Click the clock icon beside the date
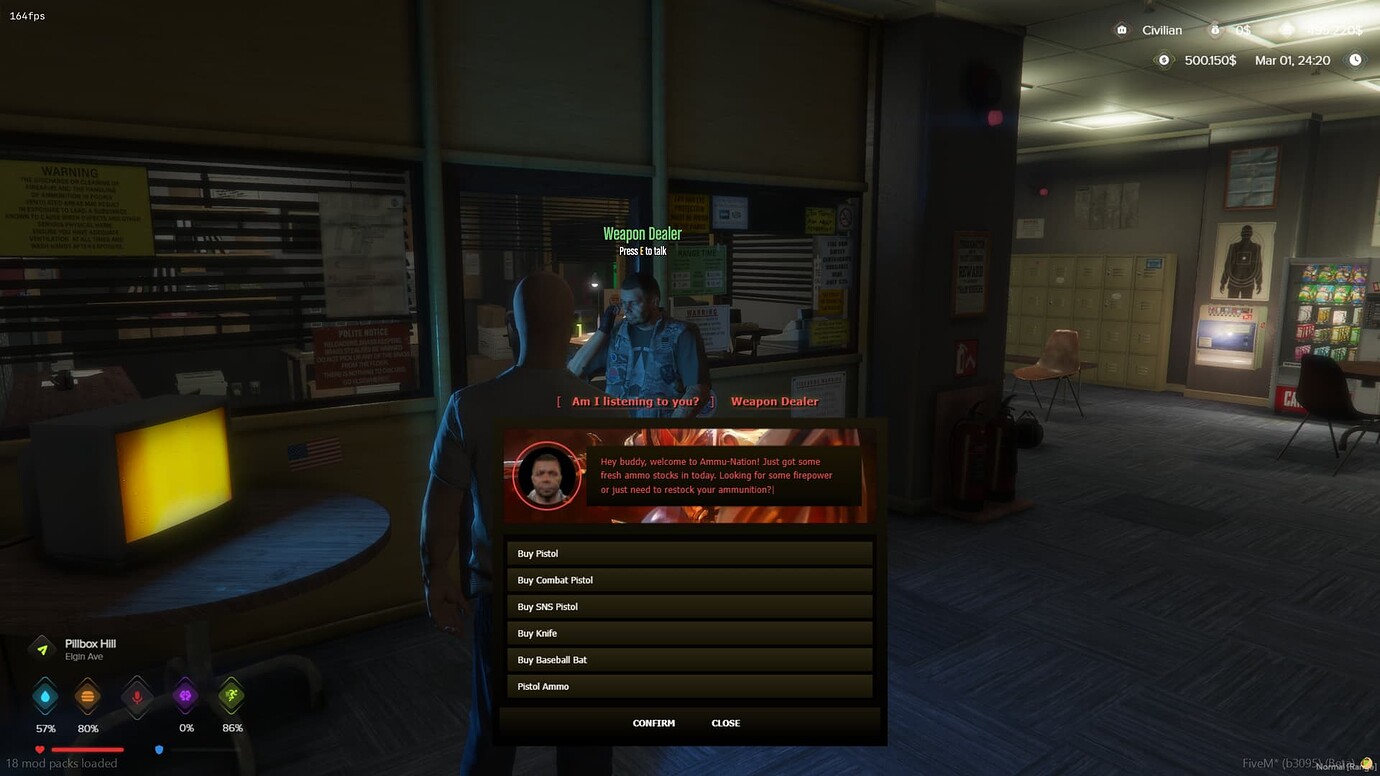Image resolution: width=1380 pixels, height=776 pixels. click(x=1356, y=60)
